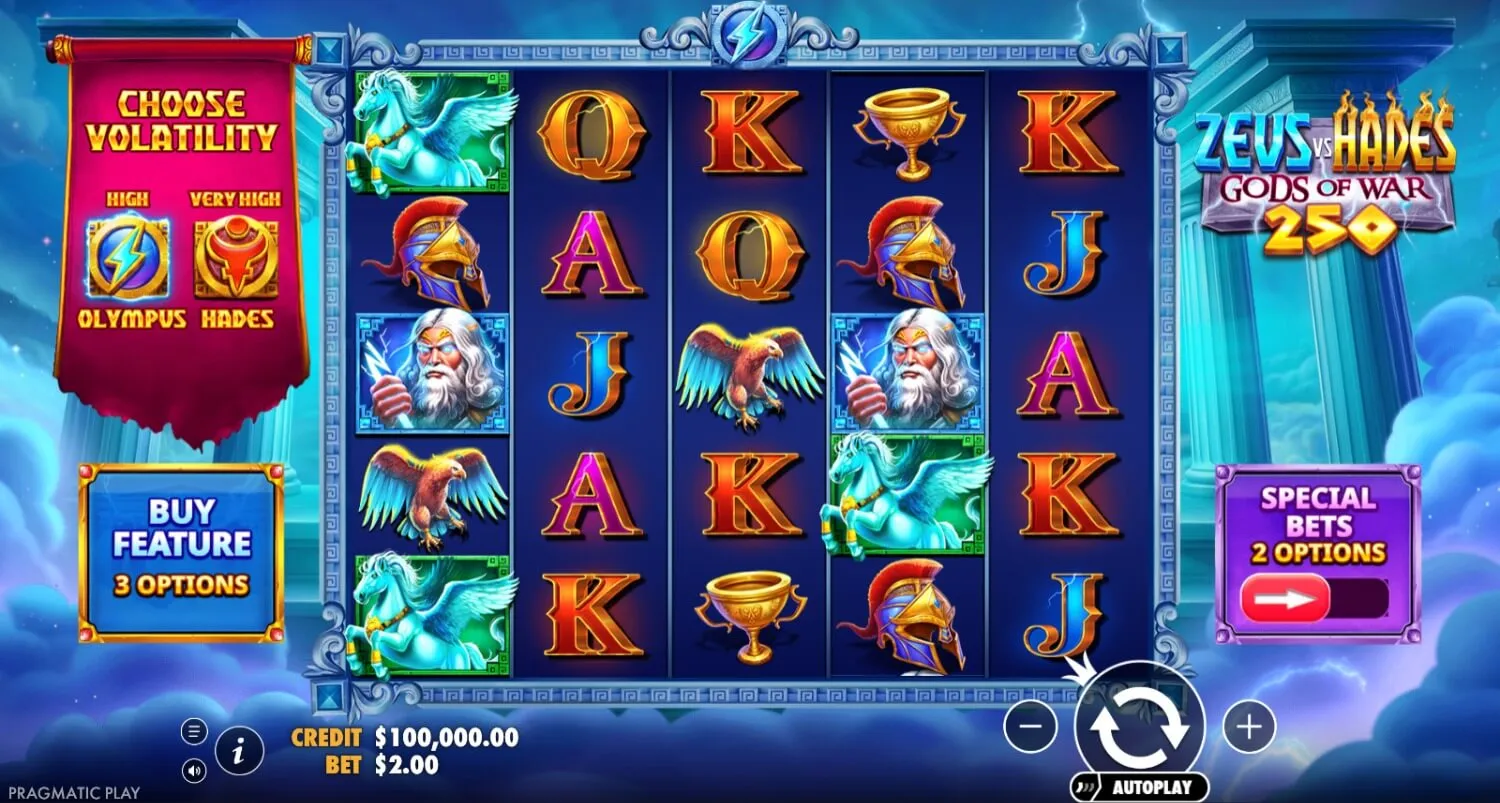Open the hamburger settings menu
1500x803 pixels.
tap(193, 732)
